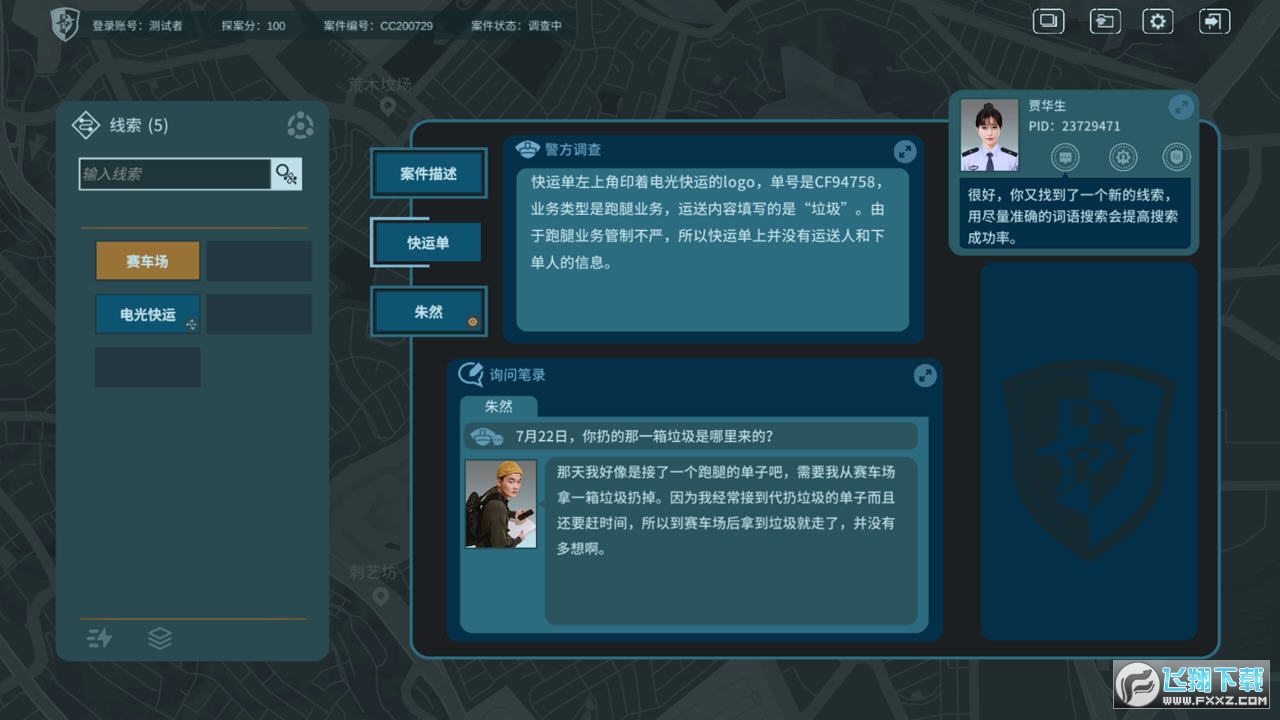The width and height of the screenshot is (1280, 720).
Task: Open the case file folder icon in top bar
Action: (1105, 20)
